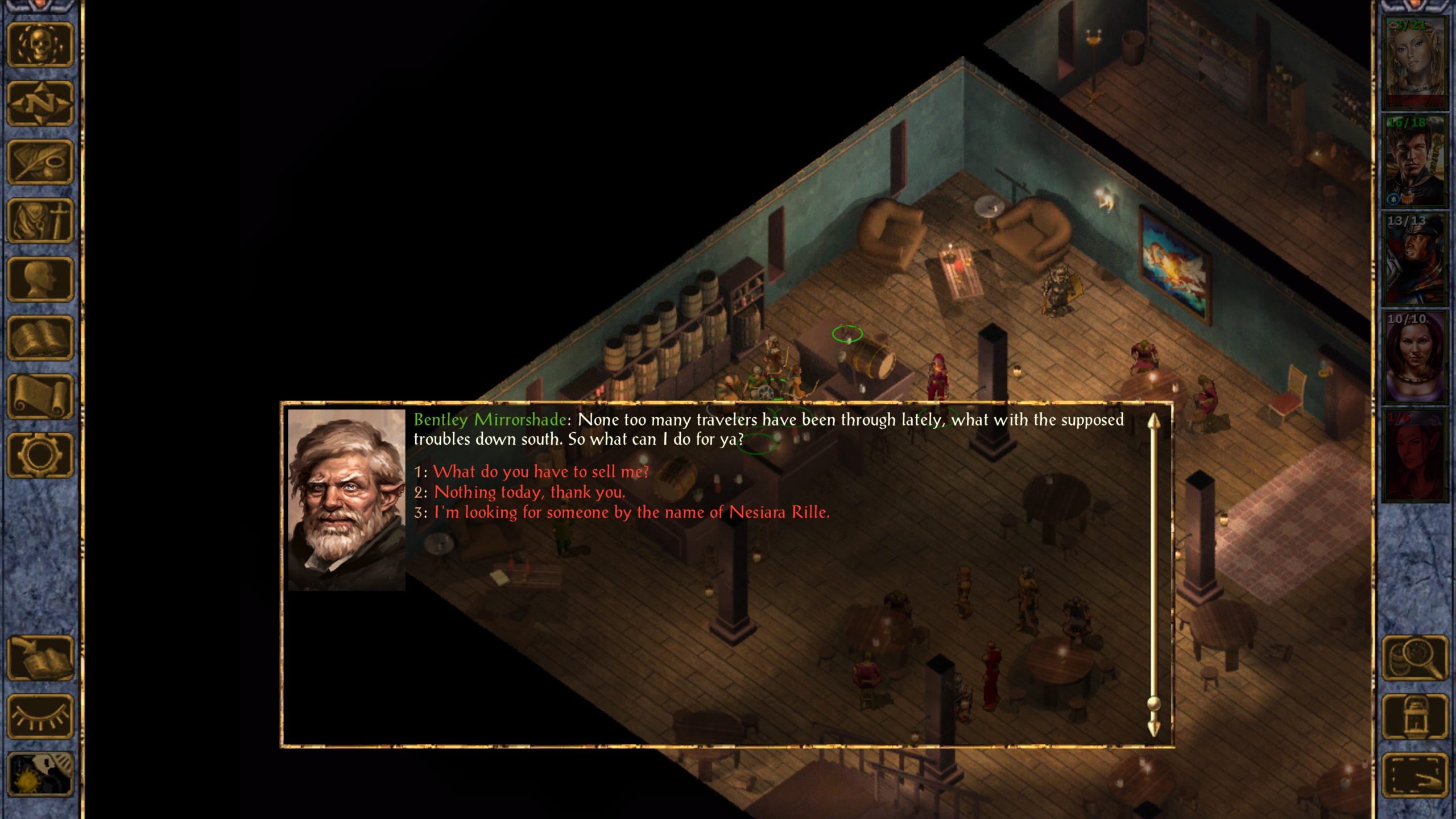This screenshot has width=1456, height=819.
Task: Click the magnifying glass icon on right sidebar
Action: point(1415,658)
